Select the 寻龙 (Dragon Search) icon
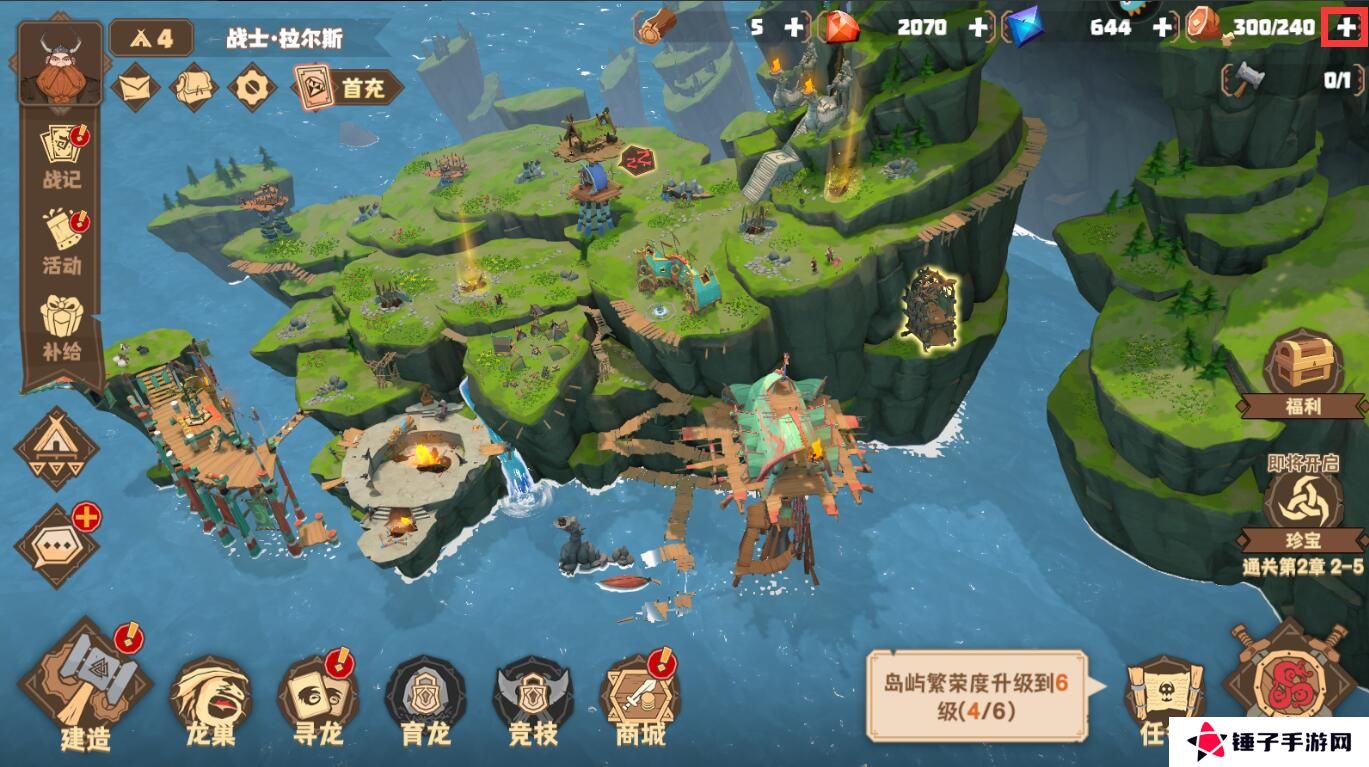This screenshot has width=1369, height=767. pyautogui.click(x=316, y=690)
